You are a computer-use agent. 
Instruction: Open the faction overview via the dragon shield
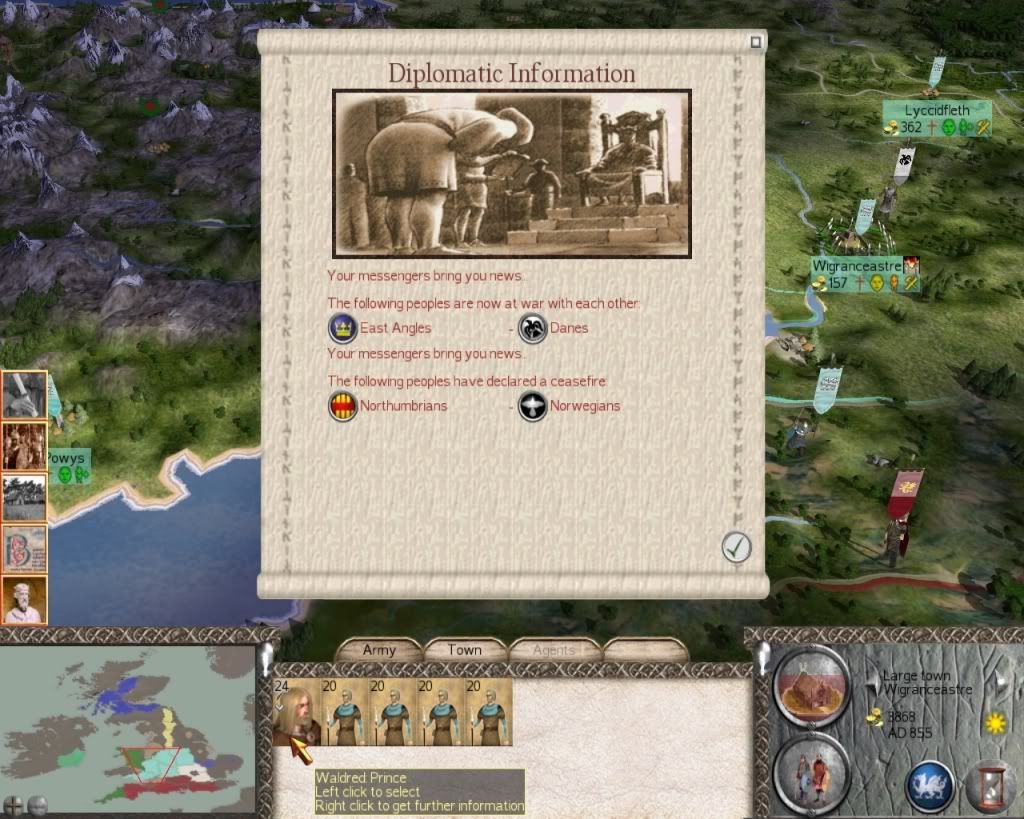point(928,785)
